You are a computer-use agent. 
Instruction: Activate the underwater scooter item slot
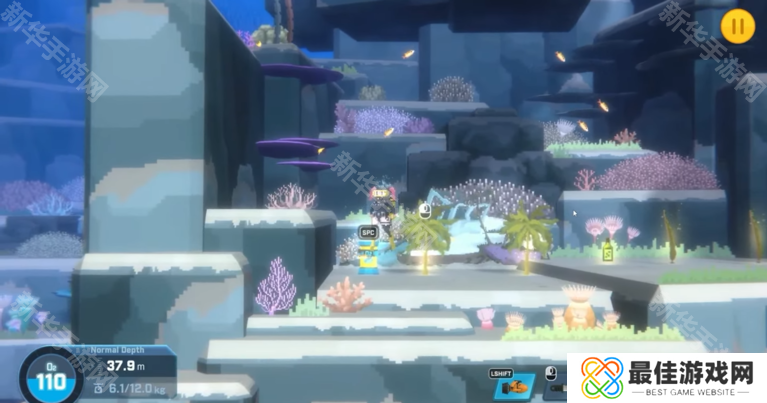(x=514, y=386)
